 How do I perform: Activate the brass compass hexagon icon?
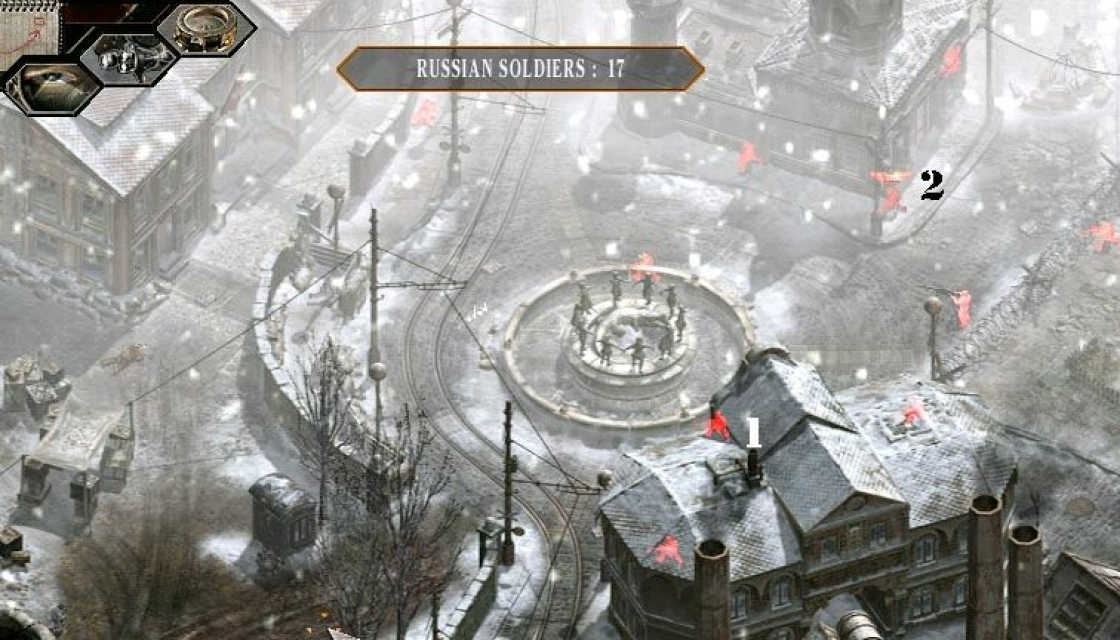tap(205, 28)
